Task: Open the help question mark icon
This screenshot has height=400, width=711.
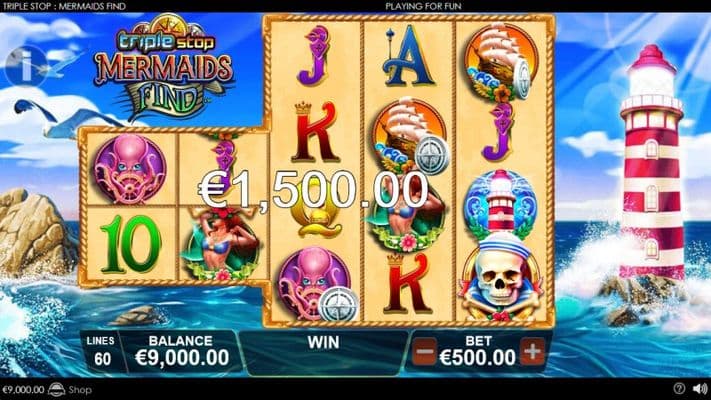Action: (680, 389)
